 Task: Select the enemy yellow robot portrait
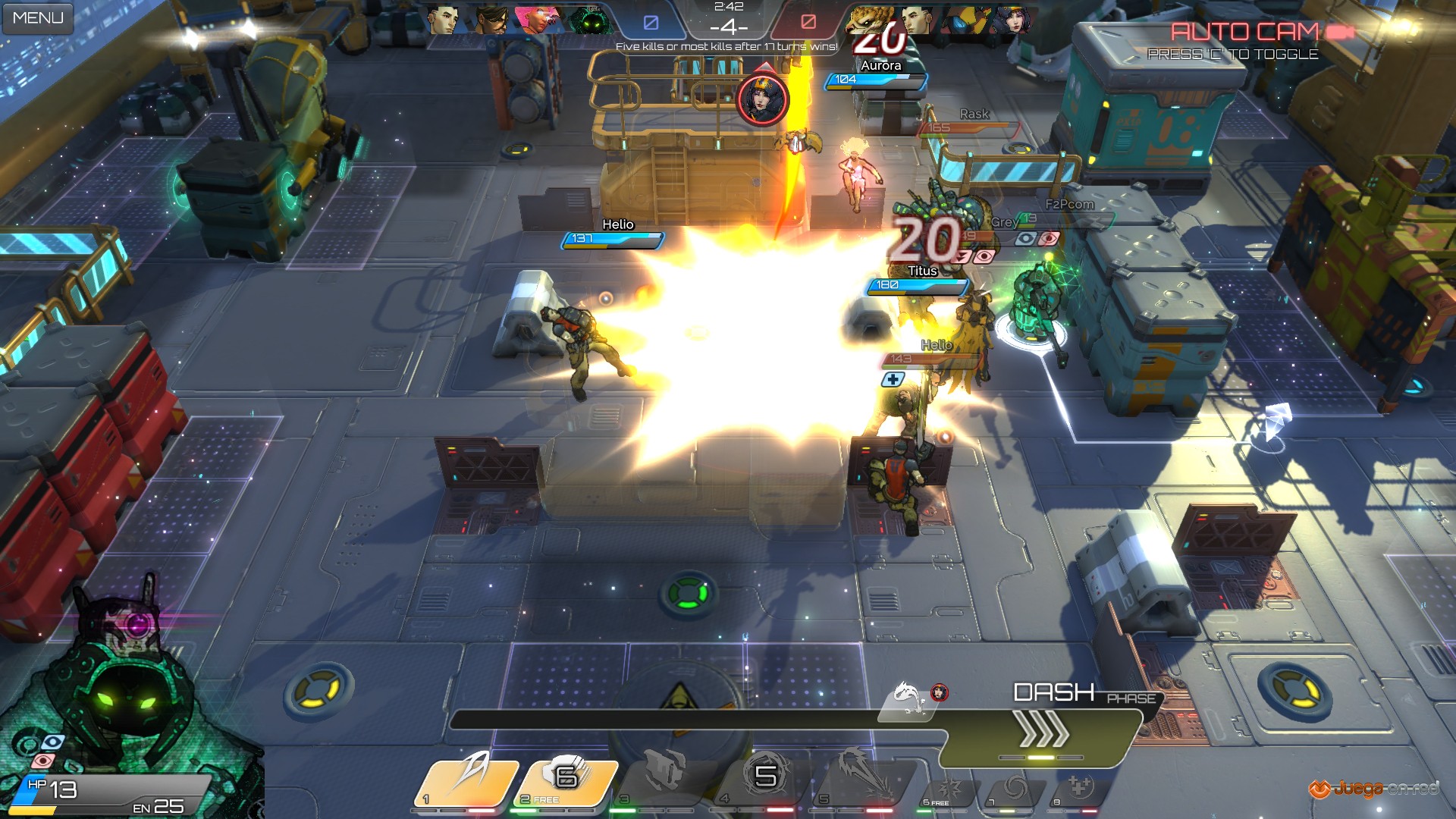pos(966,20)
